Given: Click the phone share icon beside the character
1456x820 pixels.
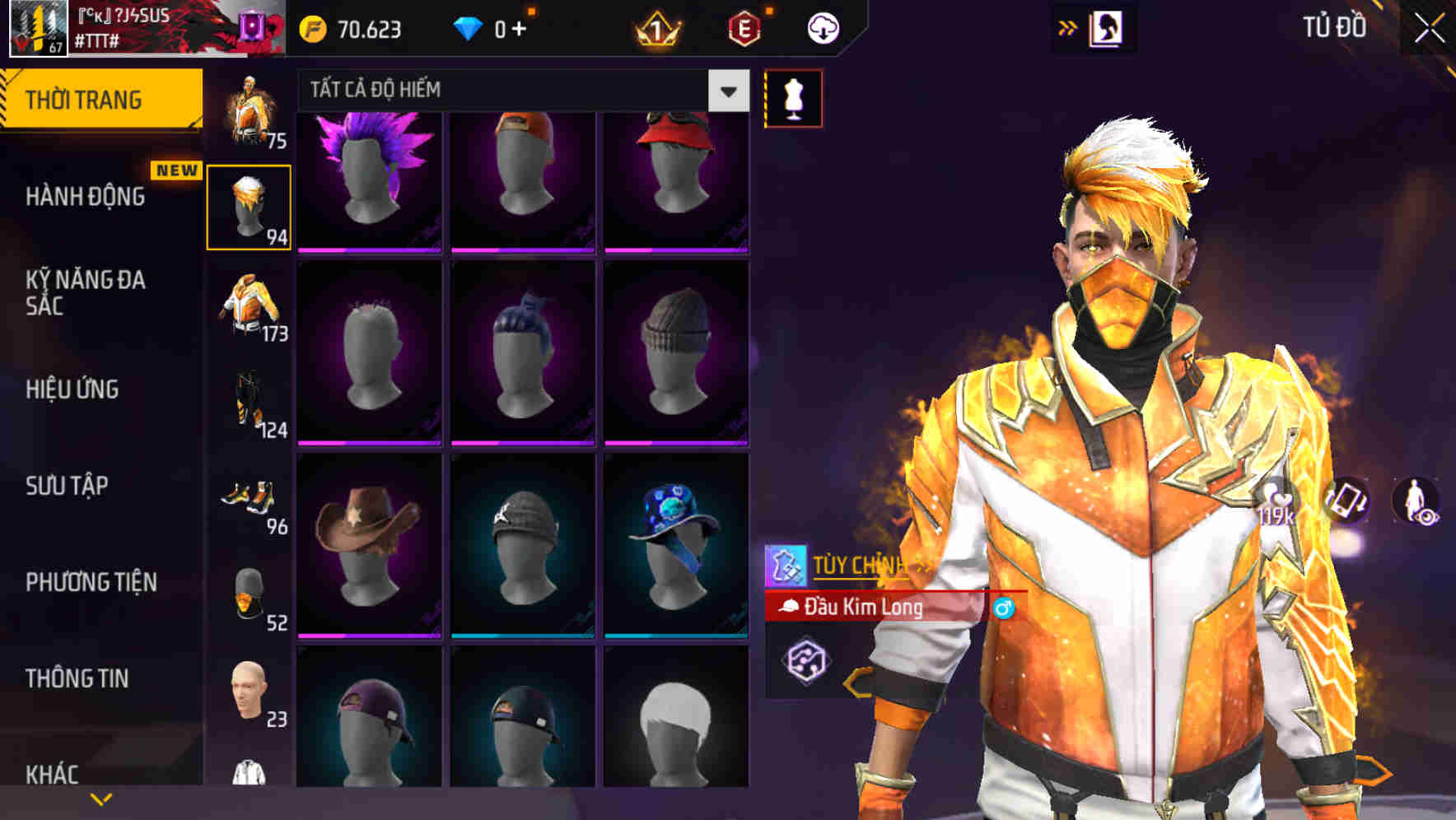Looking at the screenshot, I should tap(1346, 500).
